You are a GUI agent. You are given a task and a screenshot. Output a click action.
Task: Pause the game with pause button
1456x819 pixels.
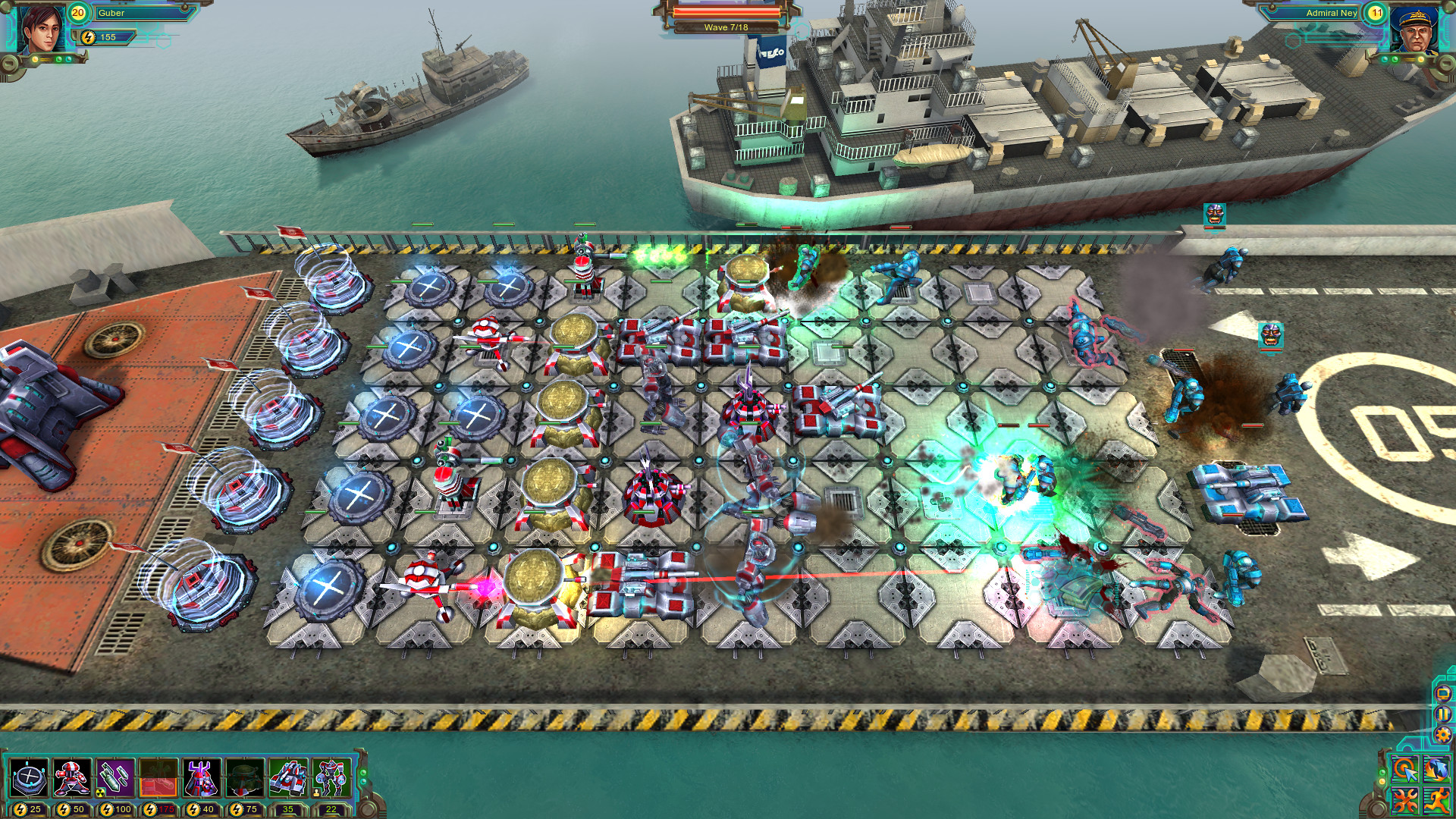tap(1442, 713)
